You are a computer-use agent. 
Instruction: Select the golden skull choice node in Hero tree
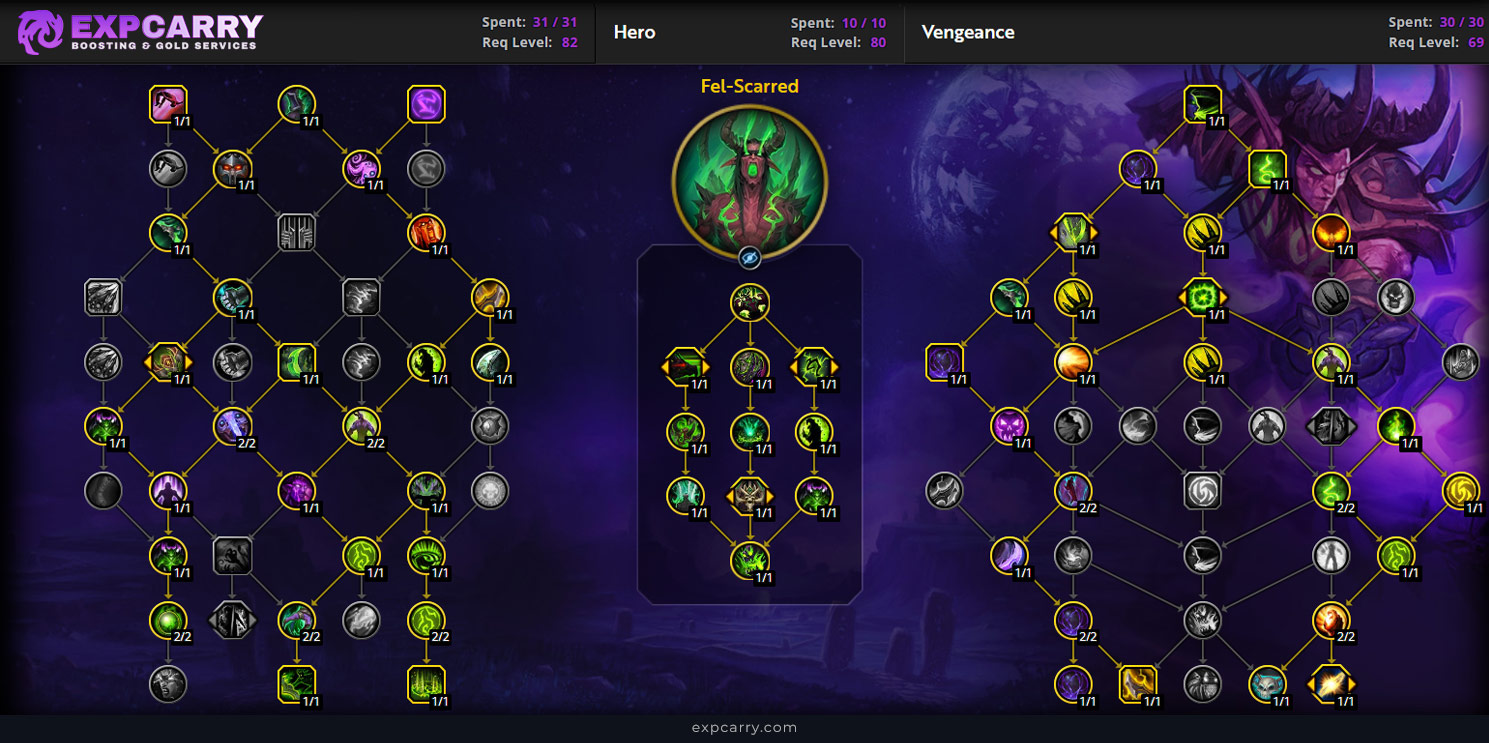click(x=750, y=496)
